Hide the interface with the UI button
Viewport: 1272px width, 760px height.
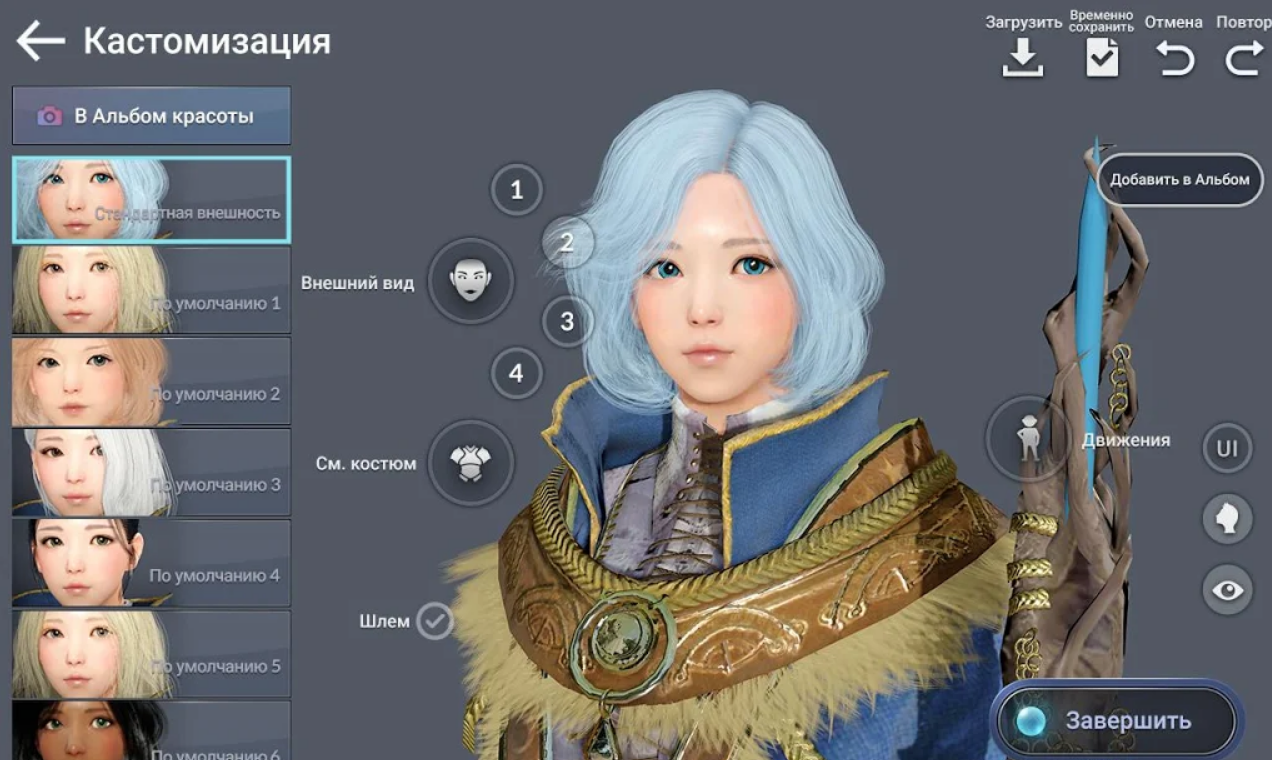coord(1227,448)
